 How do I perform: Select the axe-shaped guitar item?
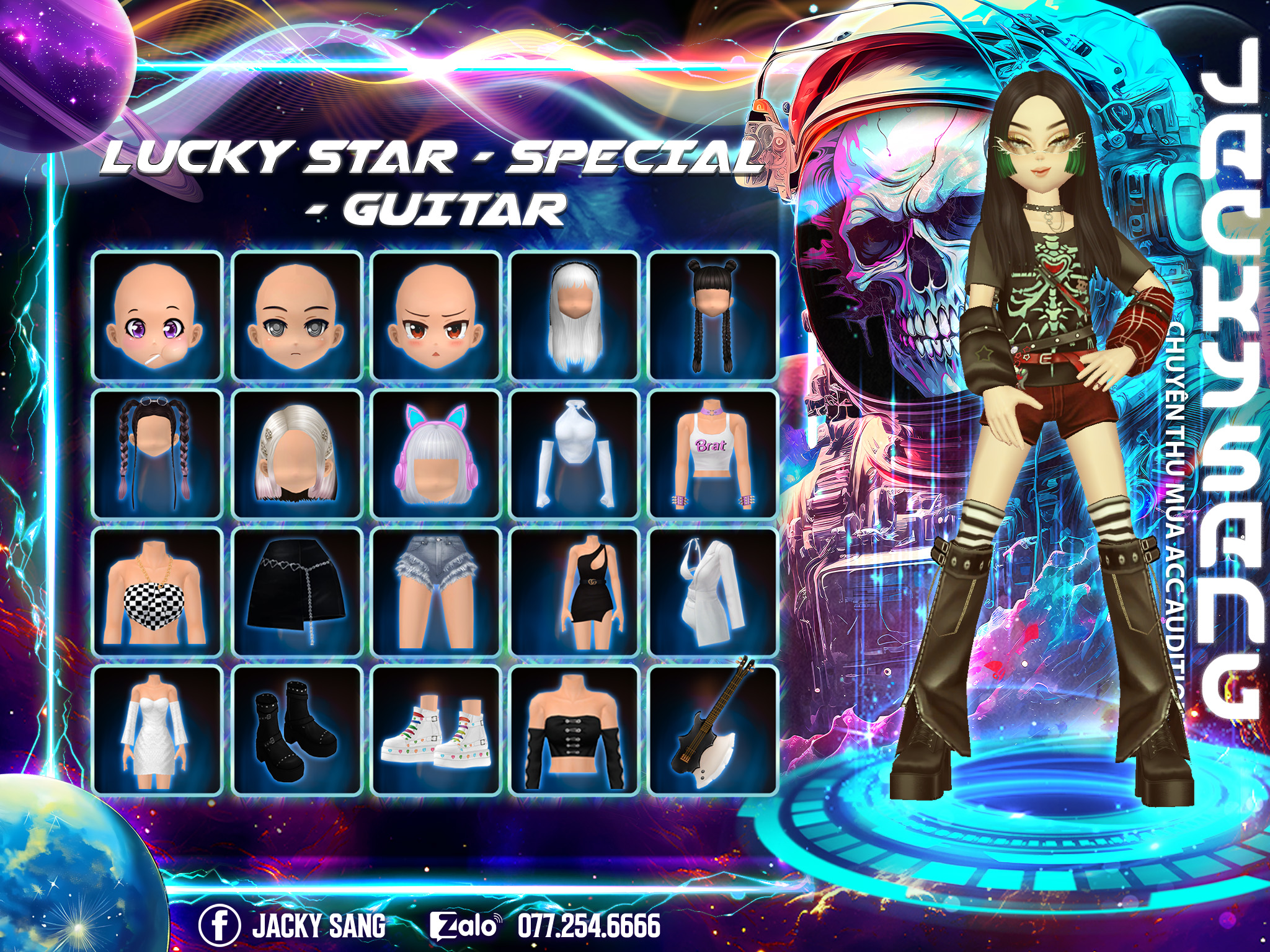click(x=713, y=730)
